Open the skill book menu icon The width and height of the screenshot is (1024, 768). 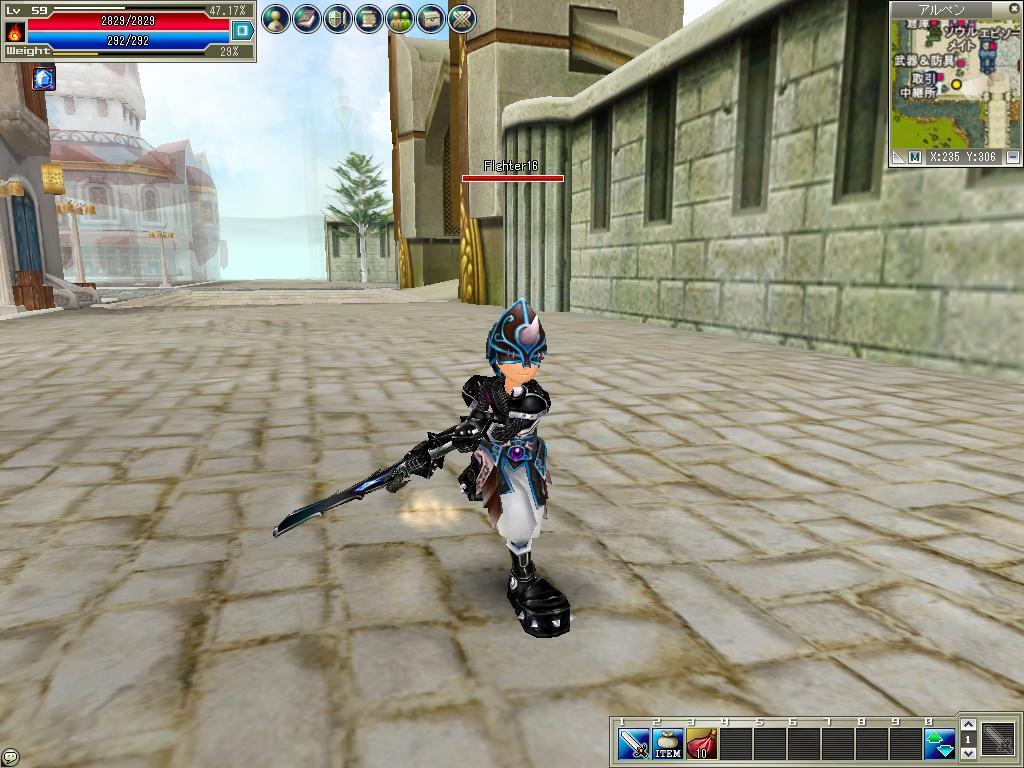click(307, 18)
